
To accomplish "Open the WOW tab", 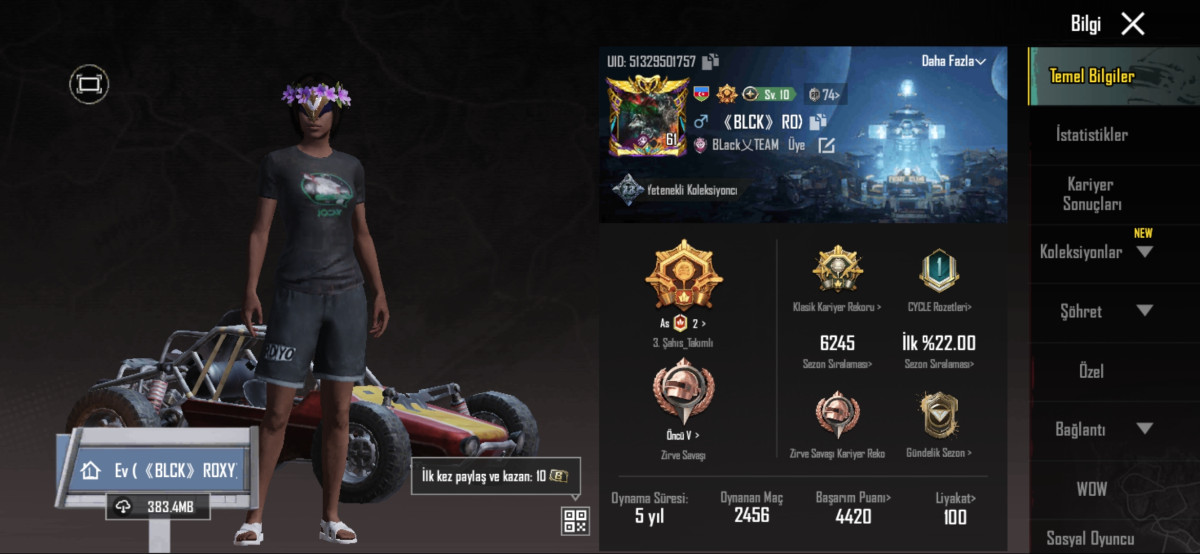I will 1091,489.
